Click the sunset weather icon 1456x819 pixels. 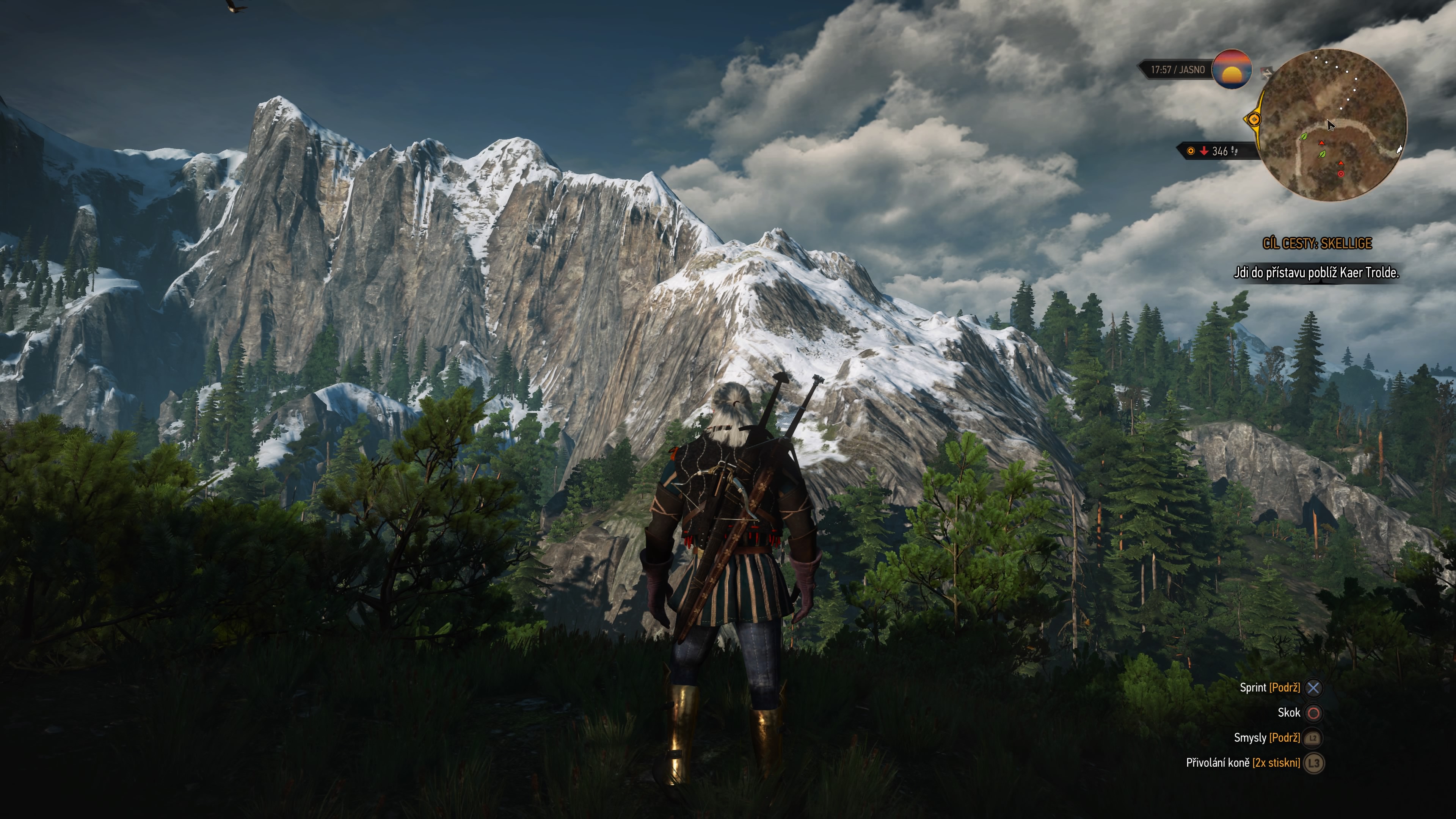1232,69
